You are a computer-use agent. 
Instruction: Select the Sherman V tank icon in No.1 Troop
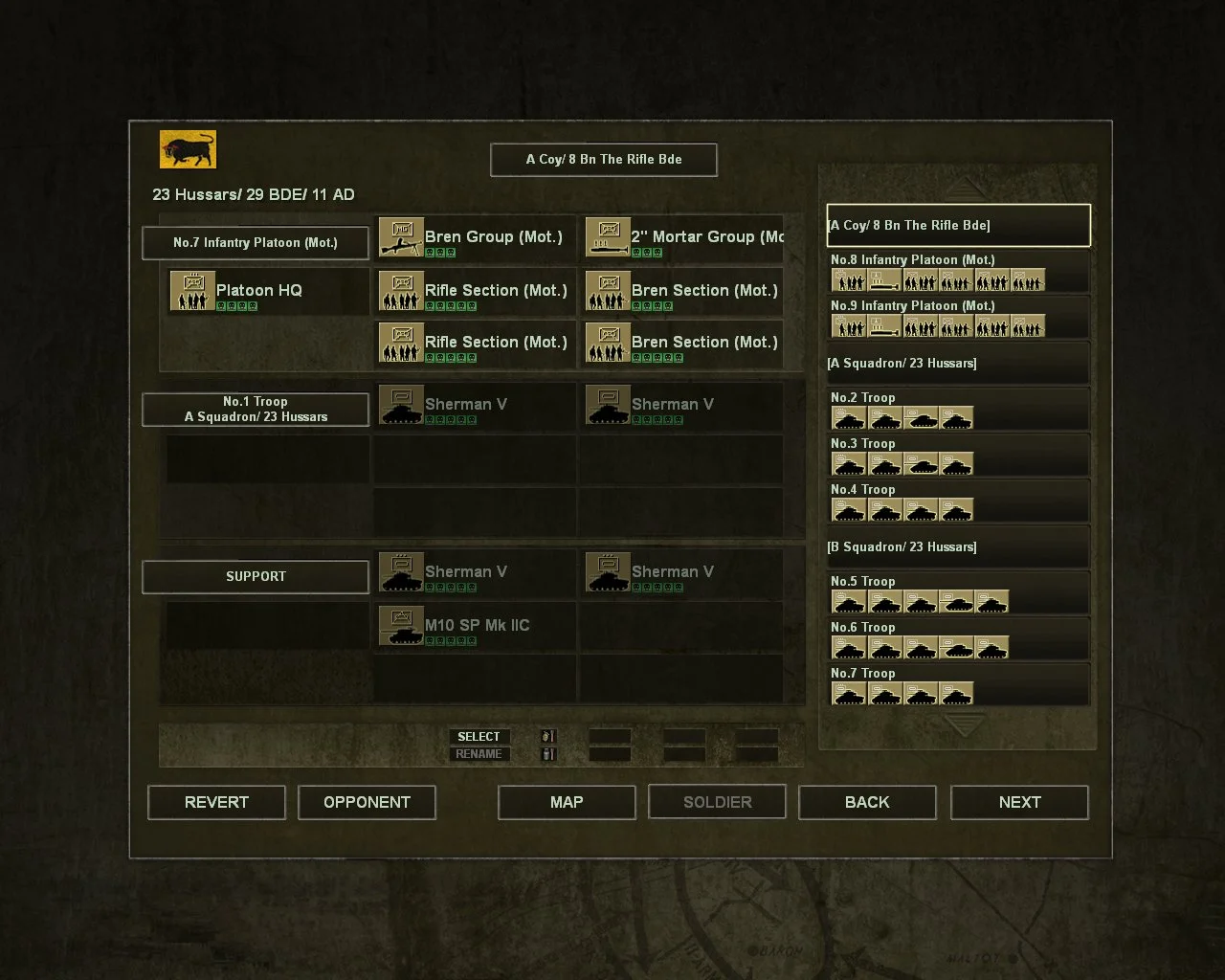coord(401,404)
